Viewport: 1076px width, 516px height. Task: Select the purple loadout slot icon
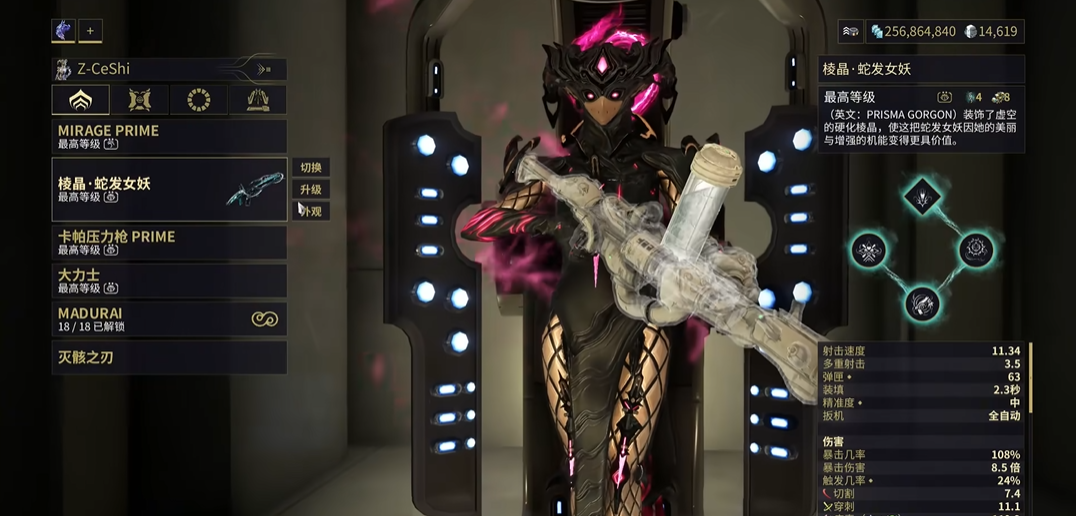click(63, 31)
